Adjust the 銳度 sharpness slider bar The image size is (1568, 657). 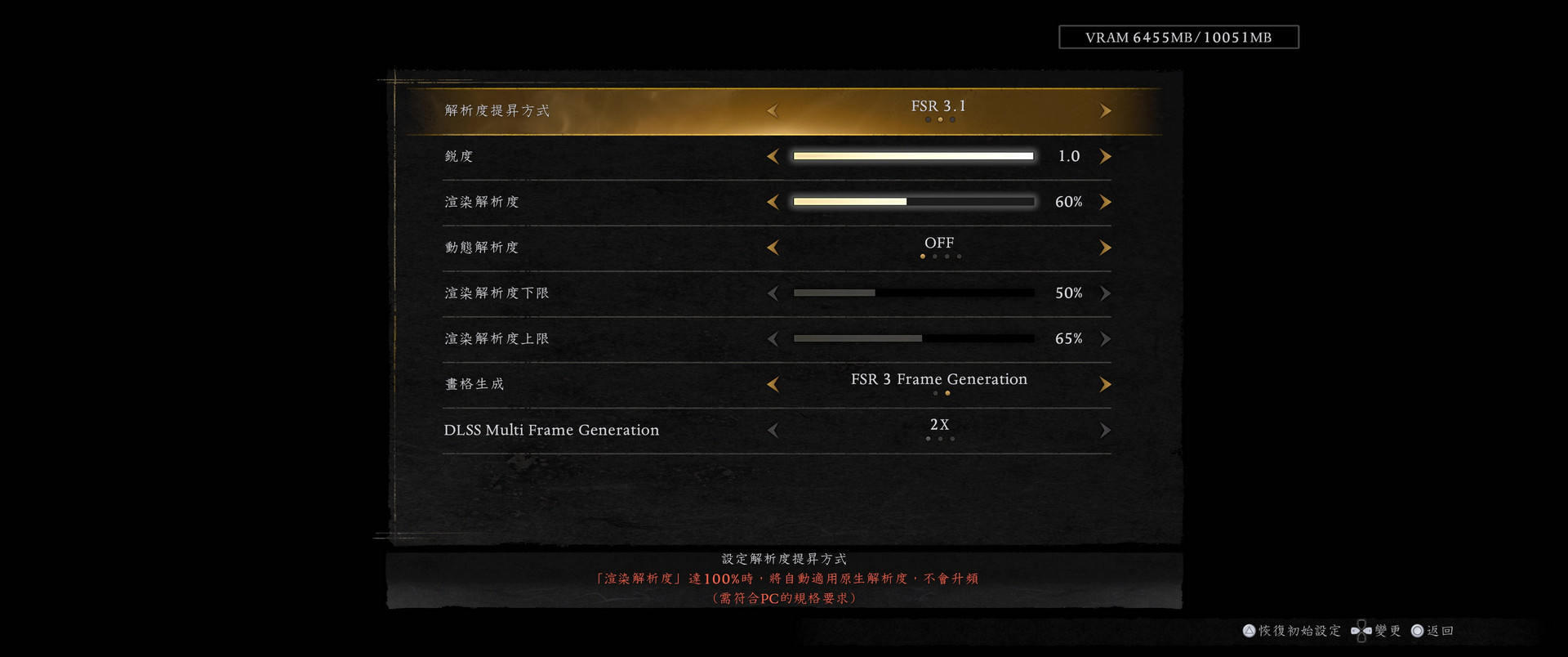click(x=913, y=156)
